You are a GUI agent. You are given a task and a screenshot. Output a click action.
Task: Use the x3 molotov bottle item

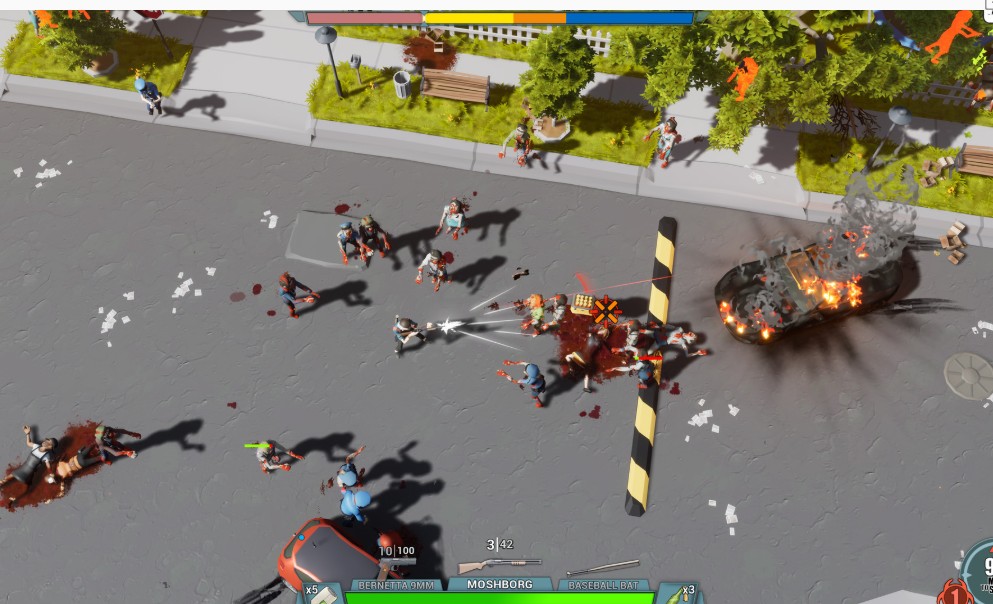(x=679, y=591)
